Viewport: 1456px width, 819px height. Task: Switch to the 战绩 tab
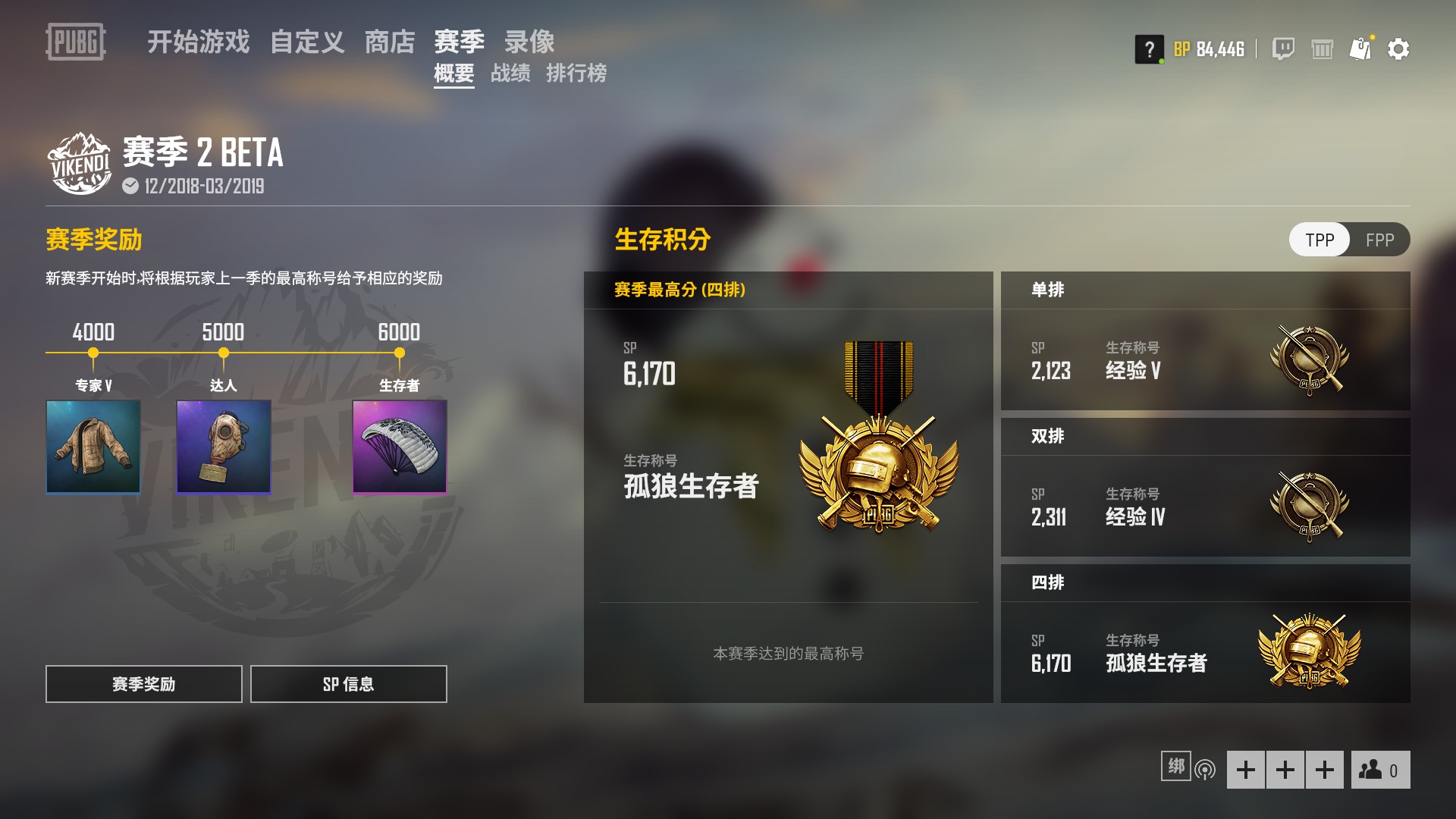pyautogui.click(x=511, y=75)
